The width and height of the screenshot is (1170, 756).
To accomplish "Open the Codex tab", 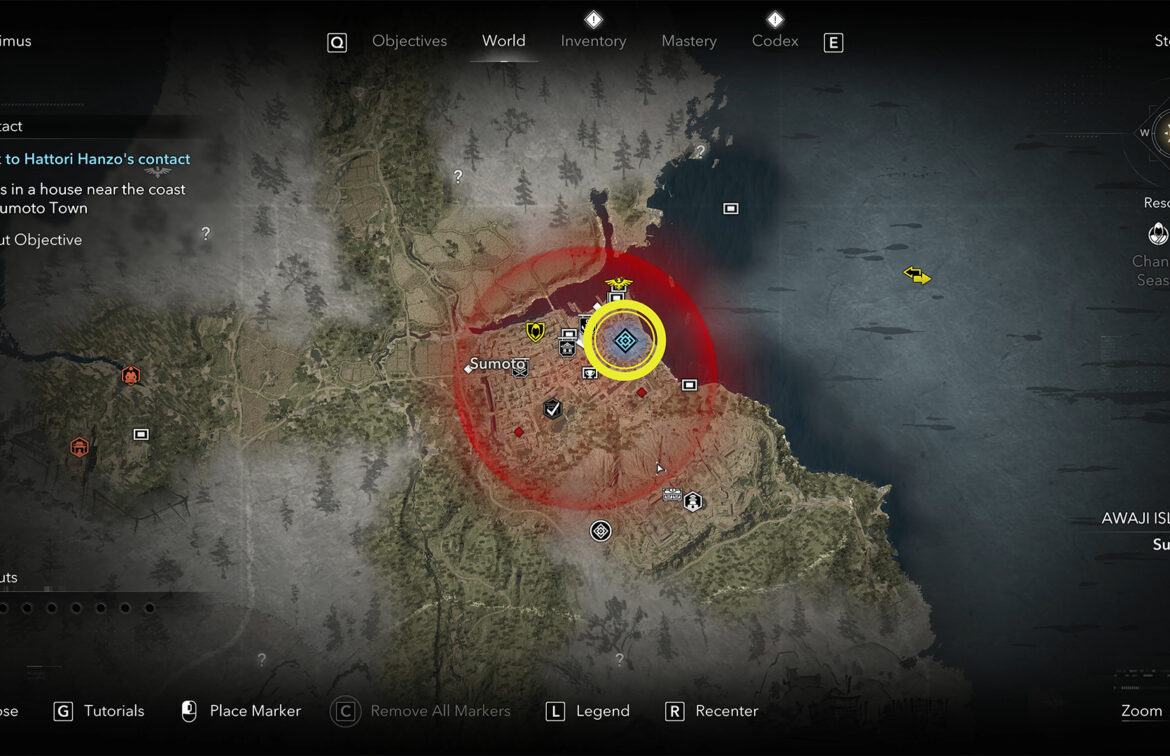I will 775,41.
